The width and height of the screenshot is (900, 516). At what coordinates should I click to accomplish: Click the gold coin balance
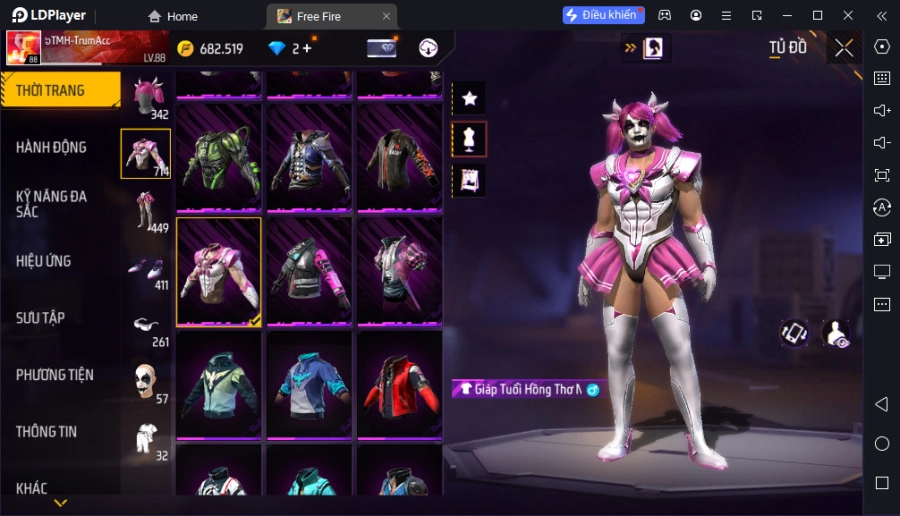coord(210,48)
